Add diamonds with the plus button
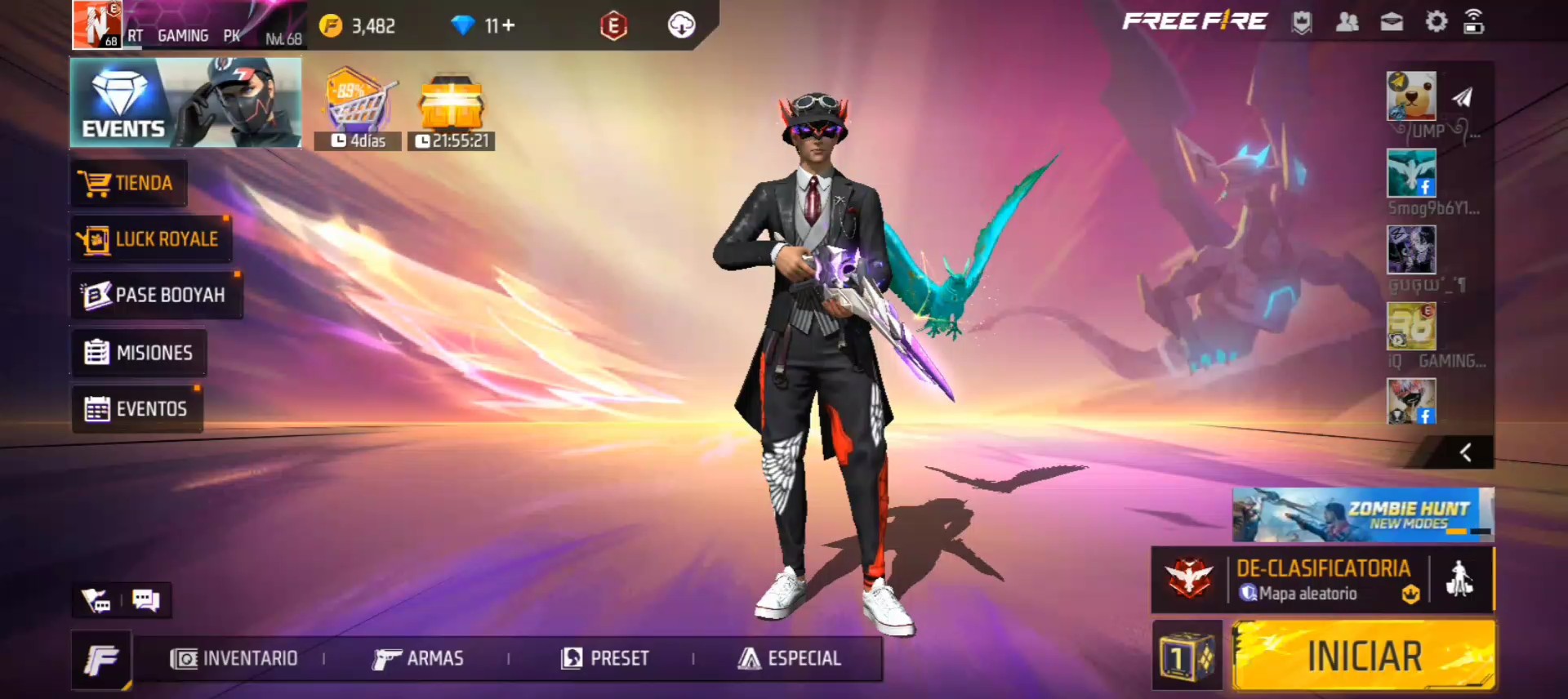Screen dimensions: 1568x699 click(508, 26)
